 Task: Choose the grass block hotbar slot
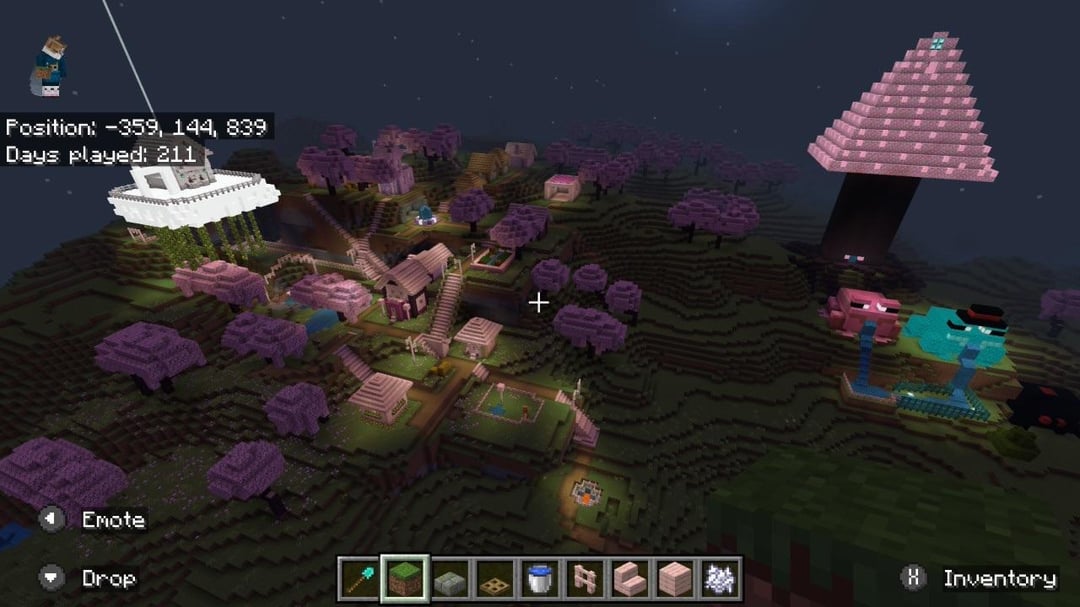tap(404, 577)
